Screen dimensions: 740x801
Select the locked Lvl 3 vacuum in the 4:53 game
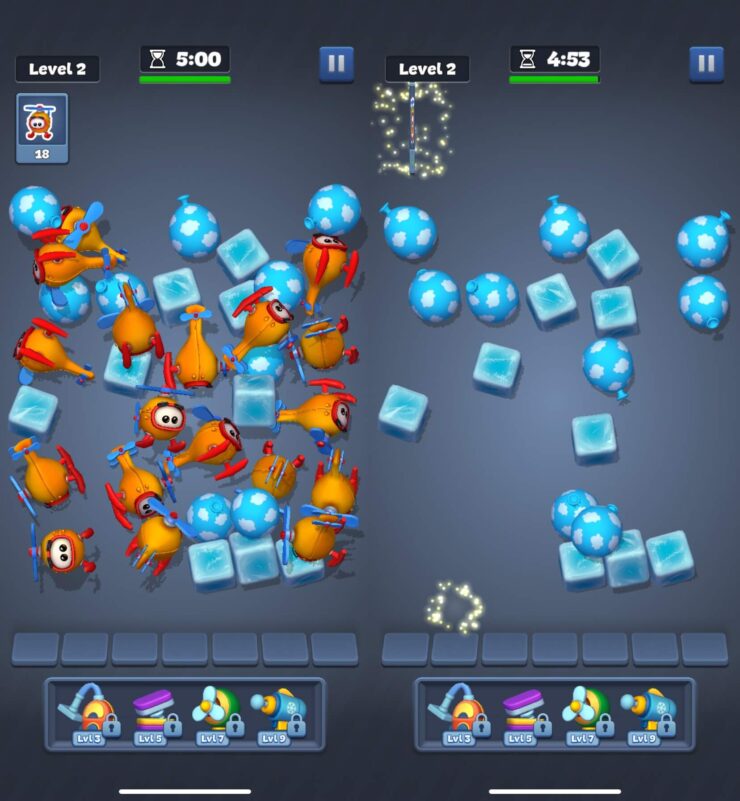[x=458, y=712]
